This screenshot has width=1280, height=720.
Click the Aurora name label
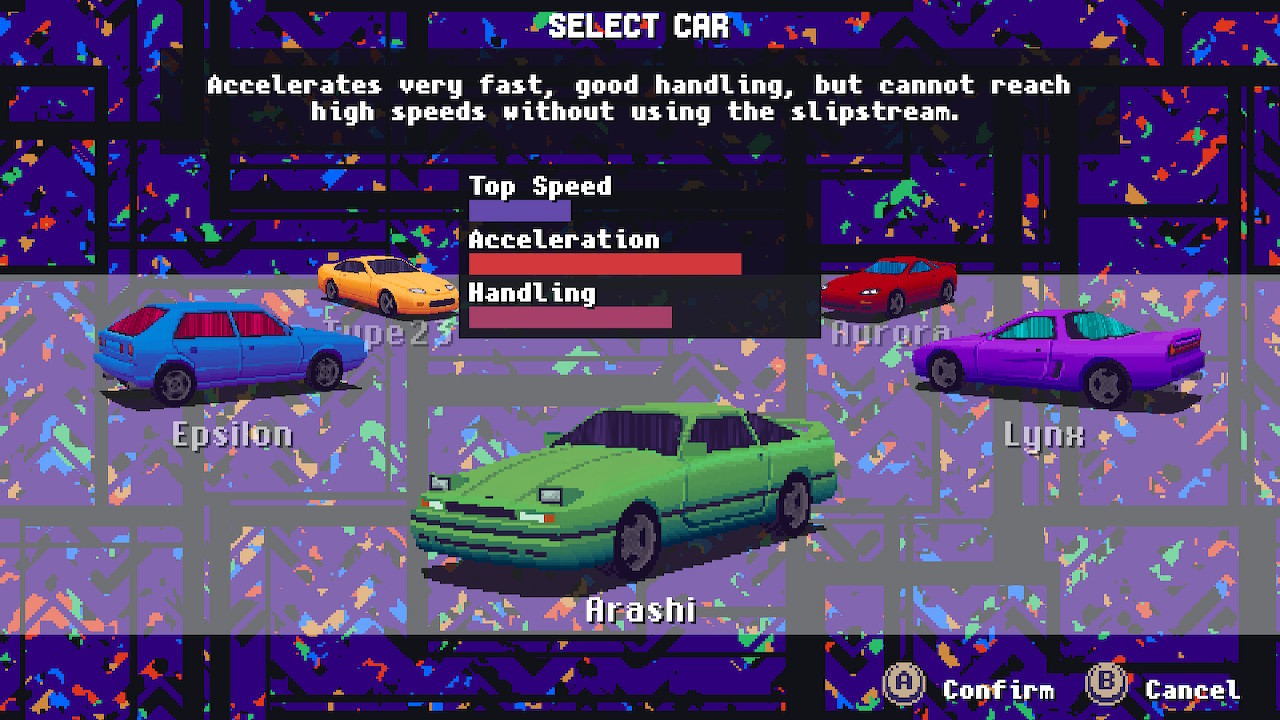(x=888, y=333)
